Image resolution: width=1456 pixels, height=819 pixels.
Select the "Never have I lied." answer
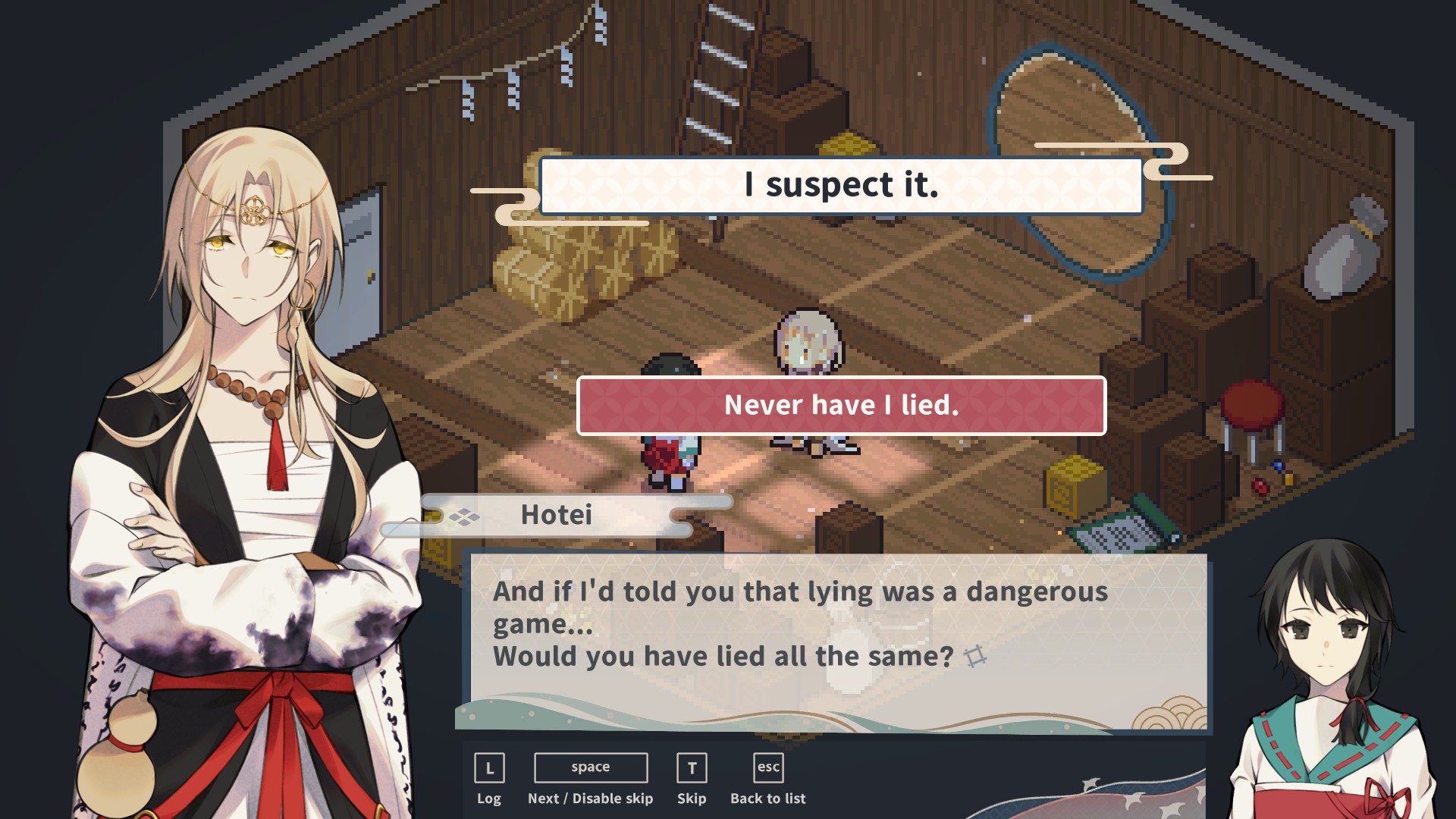click(841, 406)
